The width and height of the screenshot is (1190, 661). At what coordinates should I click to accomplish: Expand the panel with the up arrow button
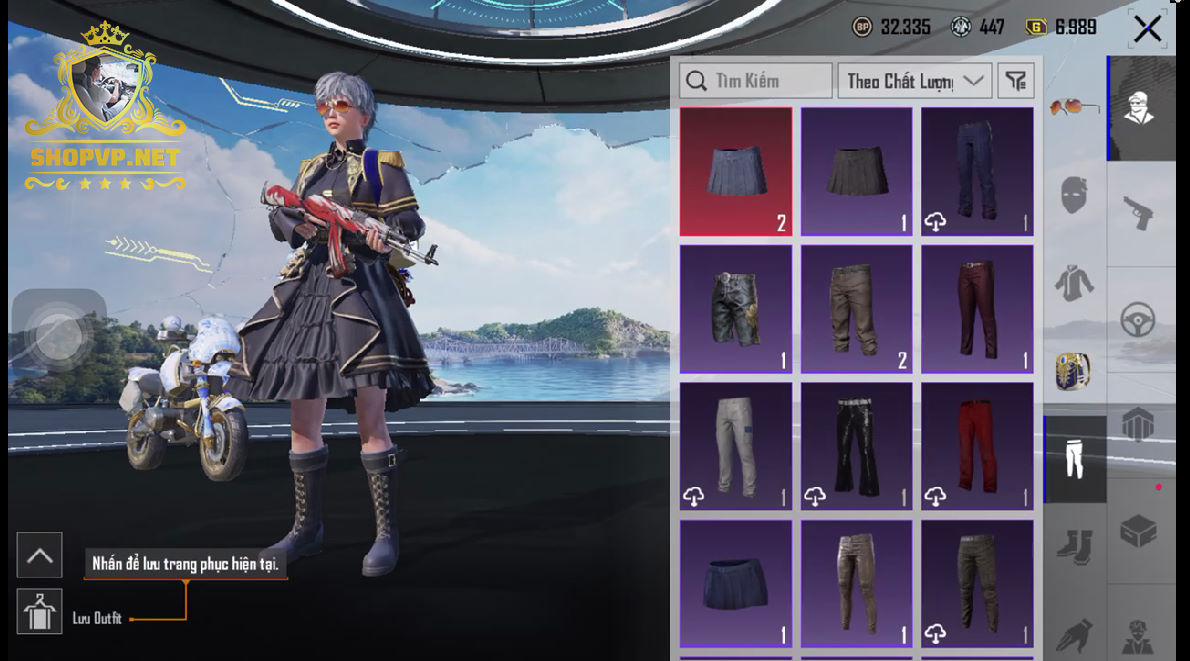coord(40,555)
